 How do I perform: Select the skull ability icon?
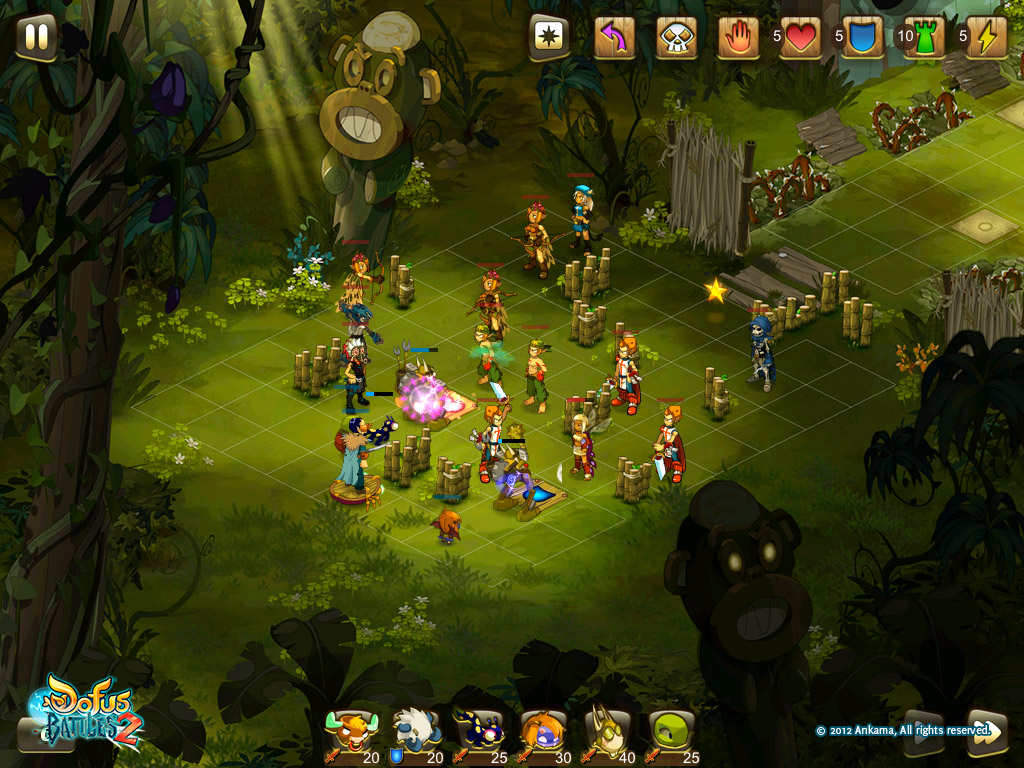click(x=676, y=38)
